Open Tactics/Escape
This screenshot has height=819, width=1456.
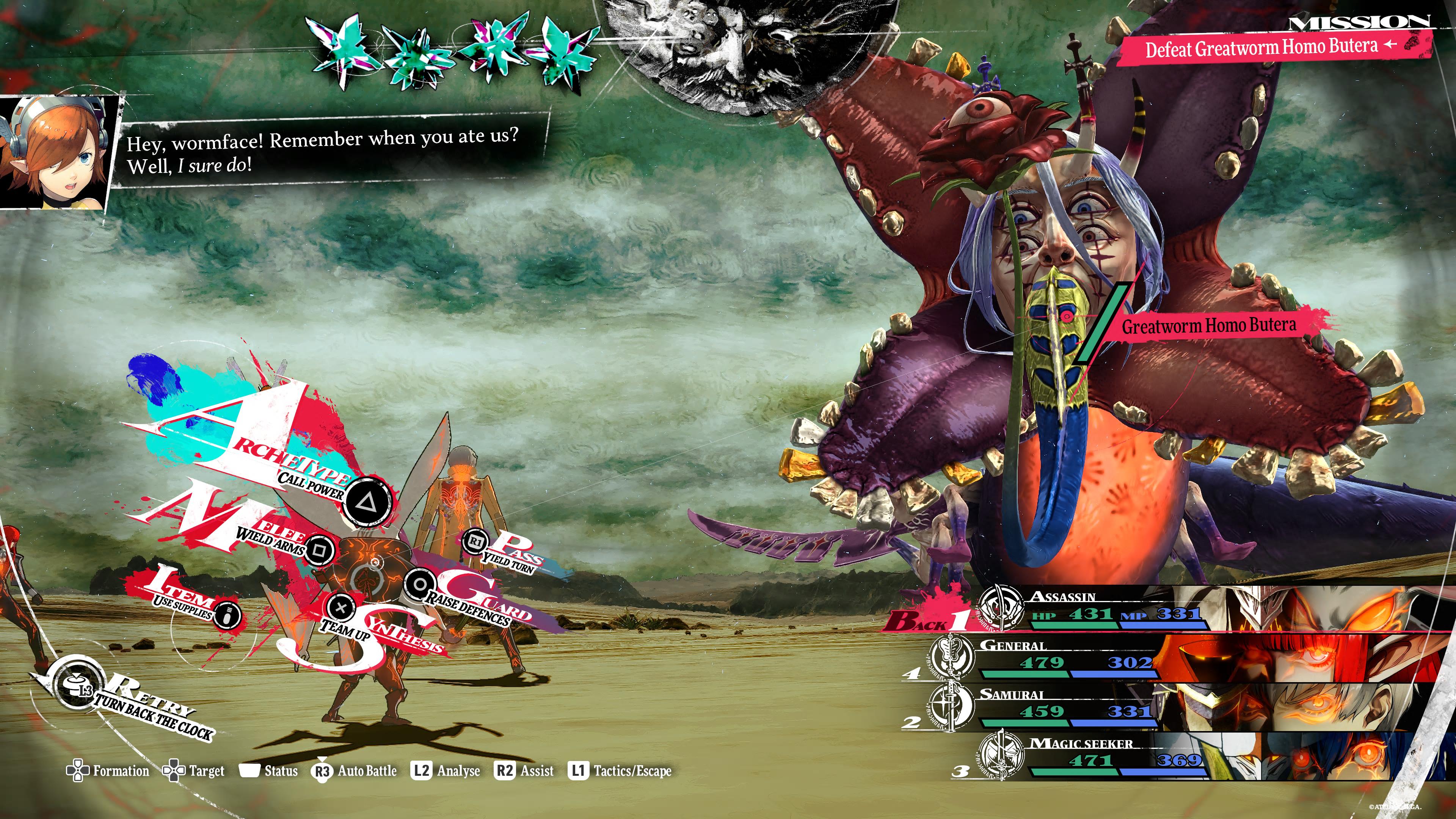620,770
